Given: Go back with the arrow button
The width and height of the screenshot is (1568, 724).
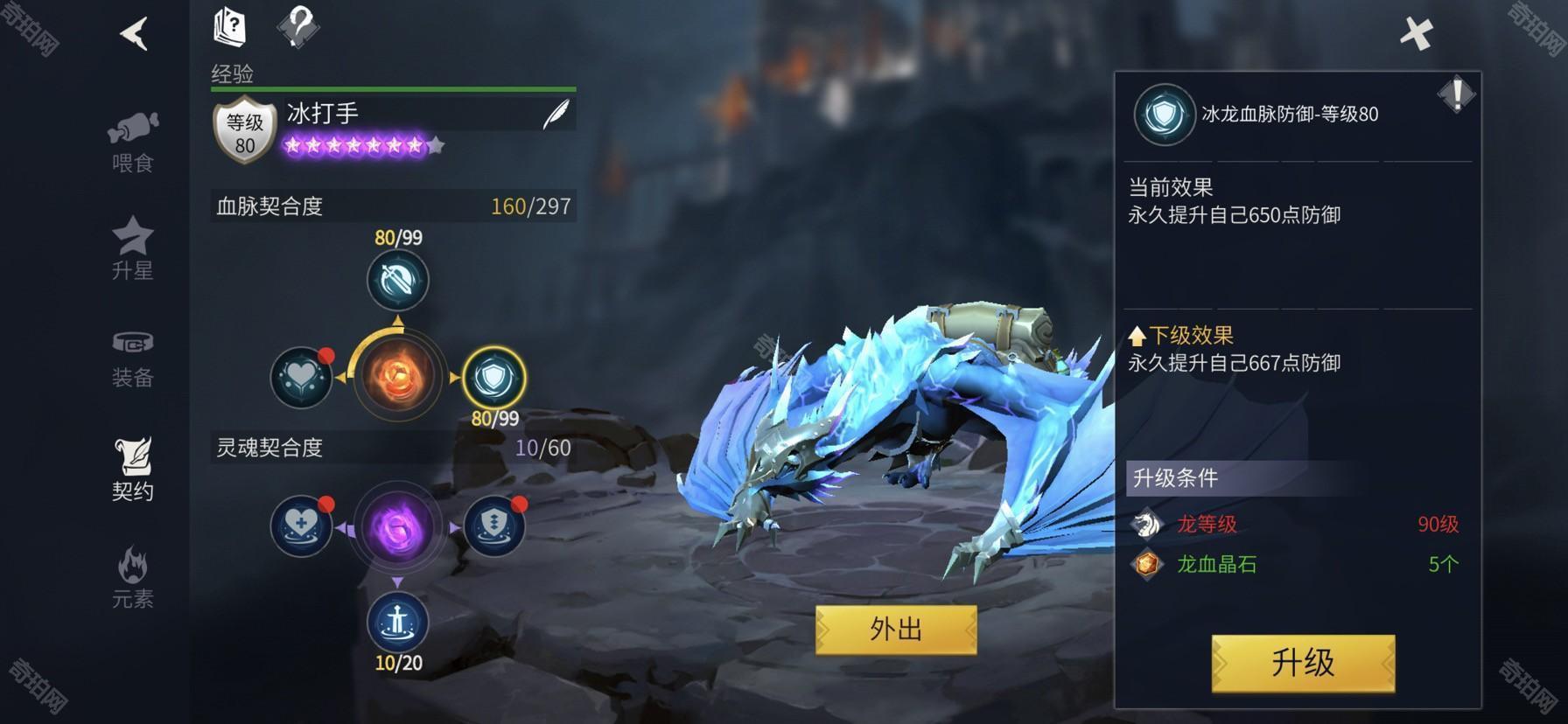Looking at the screenshot, I should (134, 34).
